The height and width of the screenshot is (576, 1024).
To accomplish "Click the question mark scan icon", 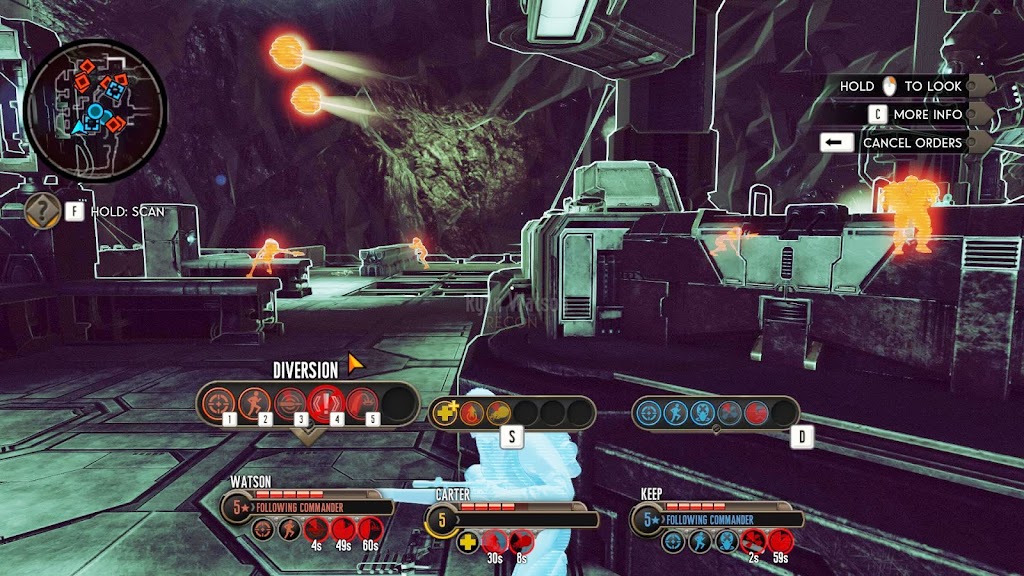I will pyautogui.click(x=43, y=211).
